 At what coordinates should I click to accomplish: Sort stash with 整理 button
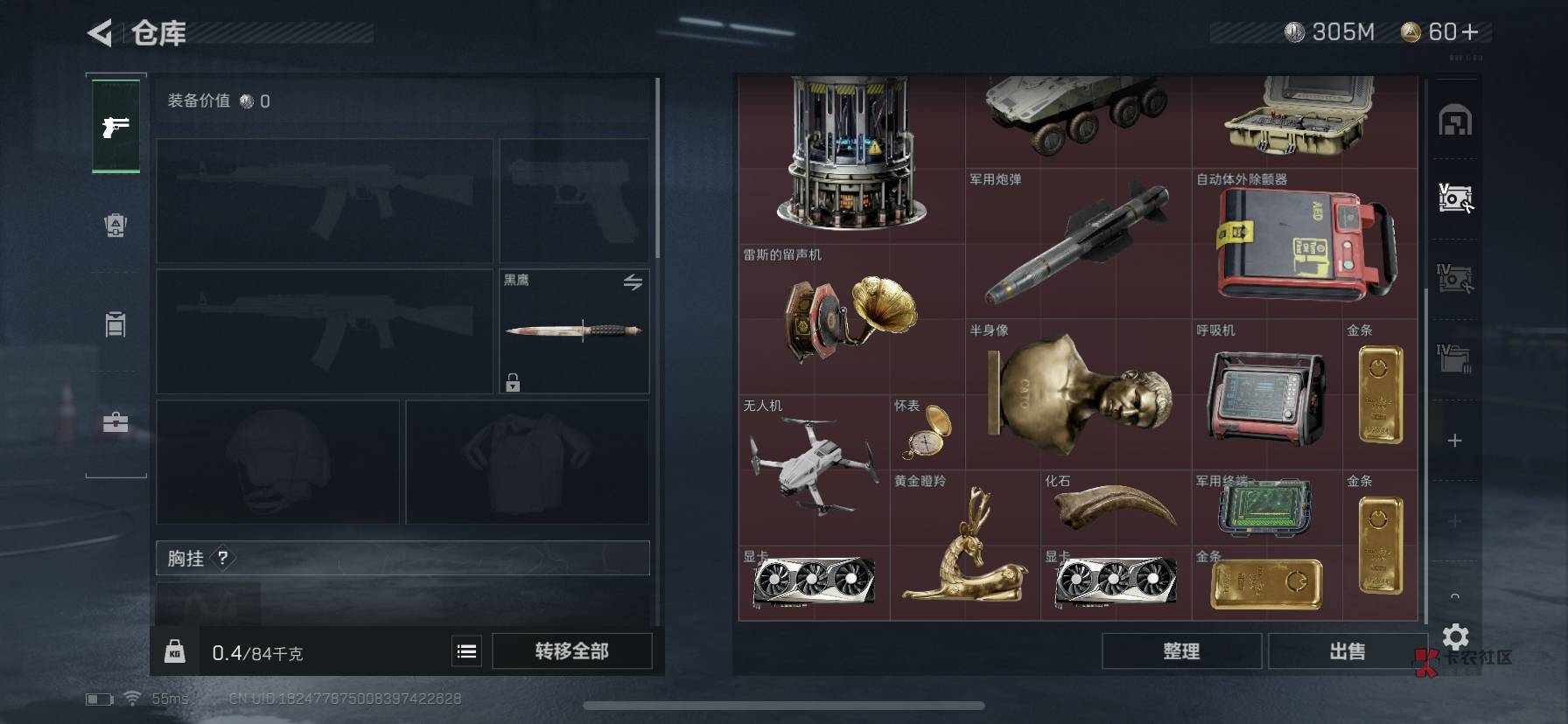[x=1180, y=651]
